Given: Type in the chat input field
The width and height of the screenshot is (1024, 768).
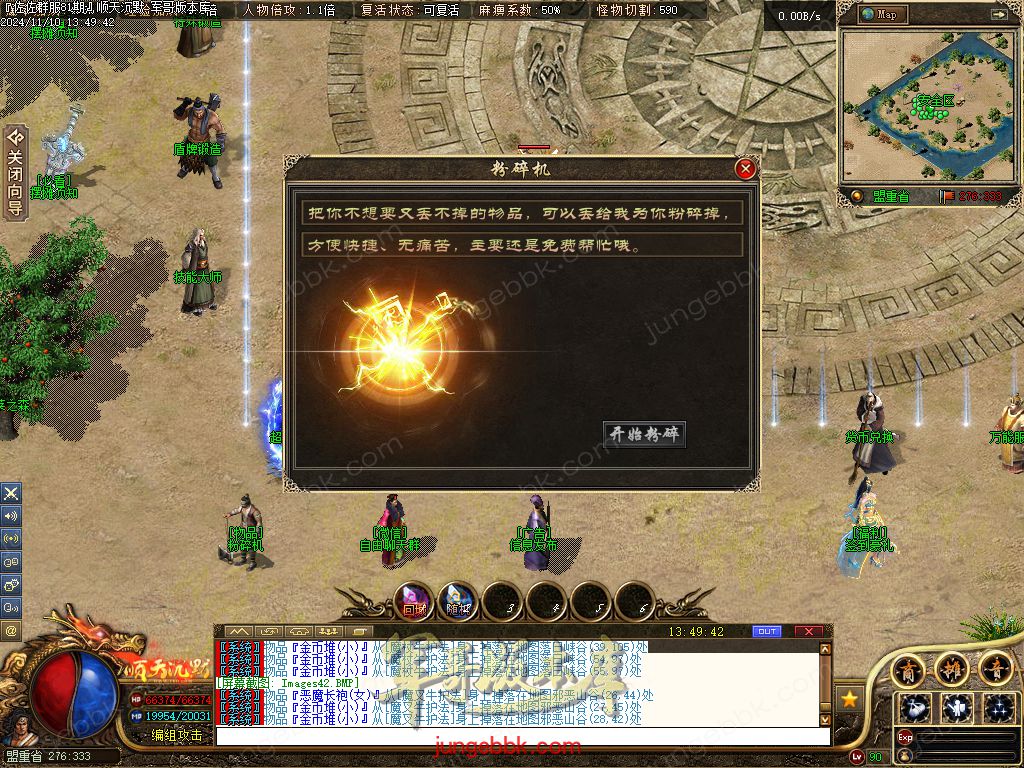Looking at the screenshot, I should (x=520, y=736).
